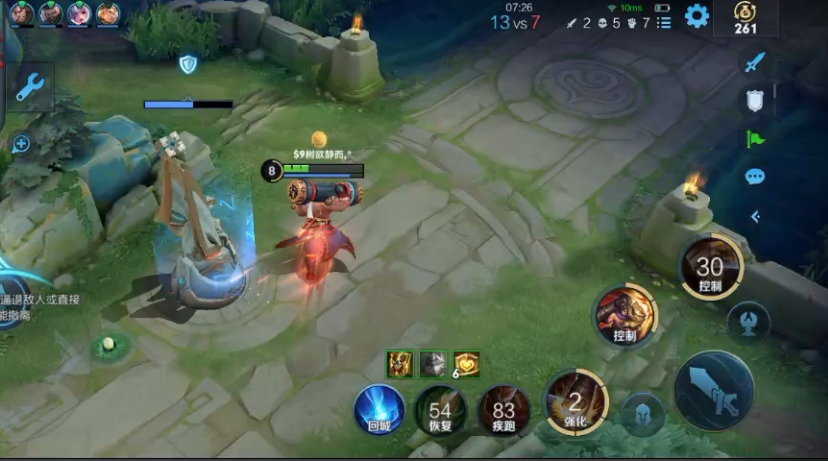Open the gear settings menu
Screen dimensions: 828x461
696,16
